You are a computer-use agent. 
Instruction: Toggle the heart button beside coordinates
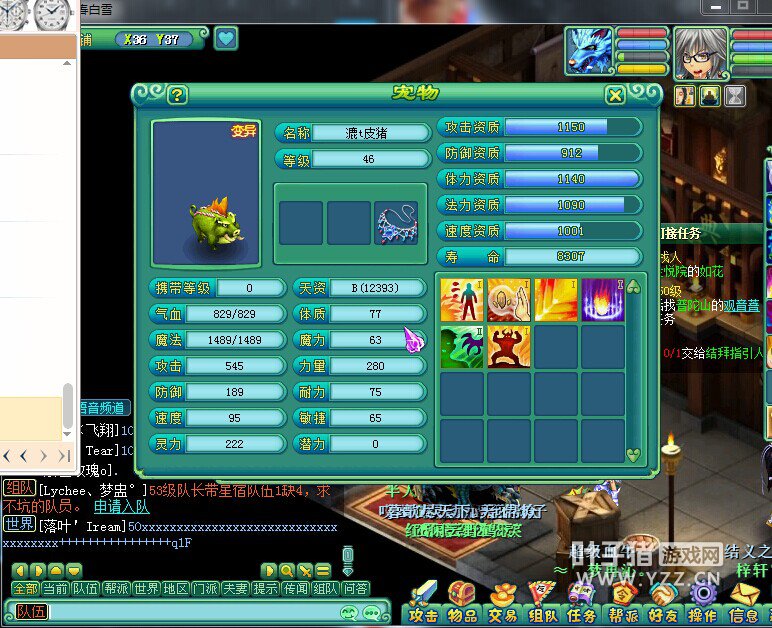[226, 39]
